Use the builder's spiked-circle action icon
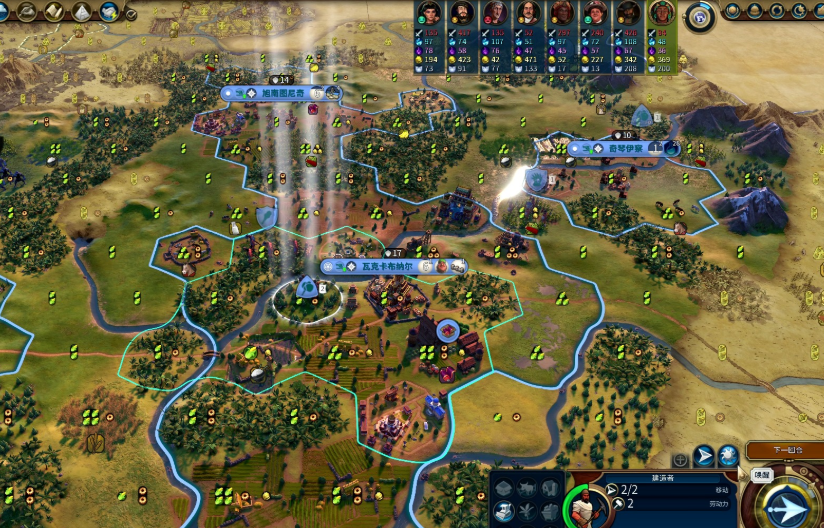This screenshot has height=528, width=824. [729, 456]
